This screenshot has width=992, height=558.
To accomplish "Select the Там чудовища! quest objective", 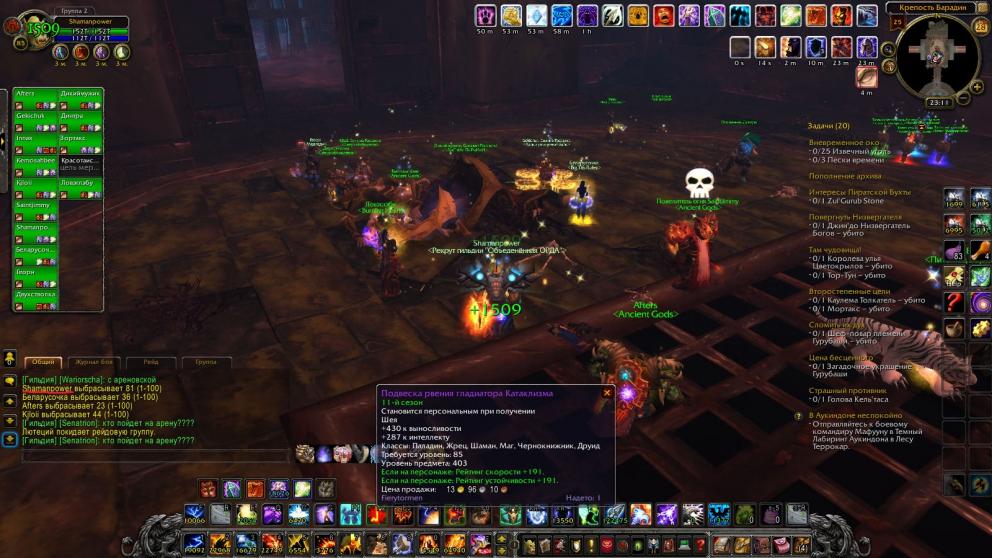I will [836, 250].
